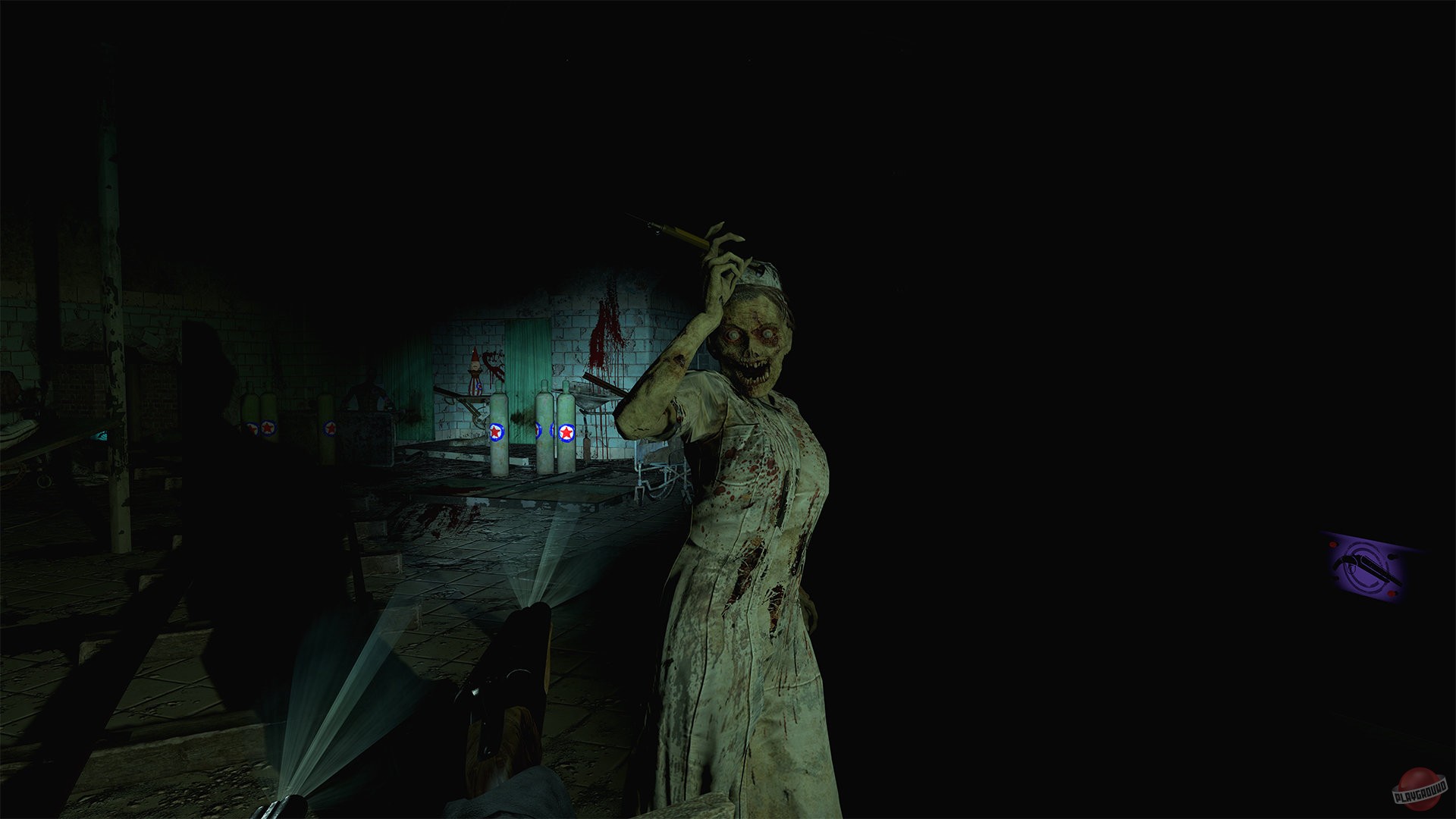Click the star badge on the middle gas canister
This screenshot has width=1456, height=819.
[540, 430]
